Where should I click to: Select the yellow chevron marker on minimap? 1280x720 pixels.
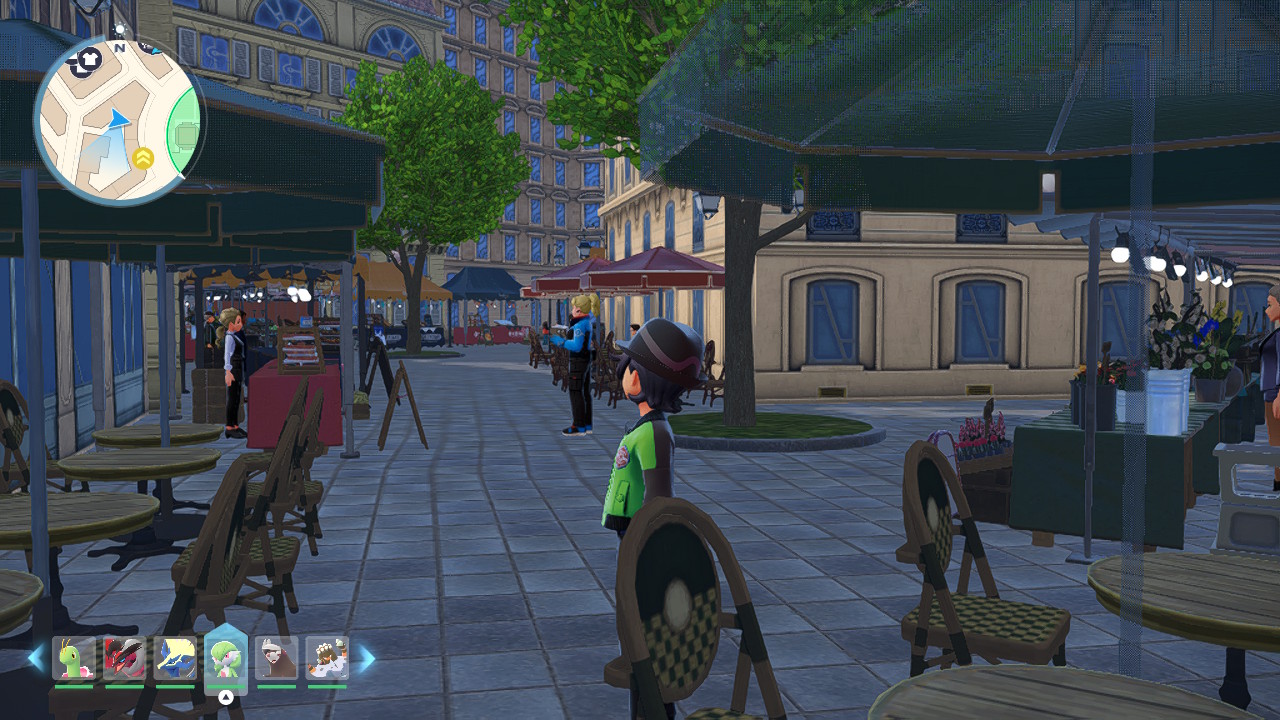click(x=143, y=157)
